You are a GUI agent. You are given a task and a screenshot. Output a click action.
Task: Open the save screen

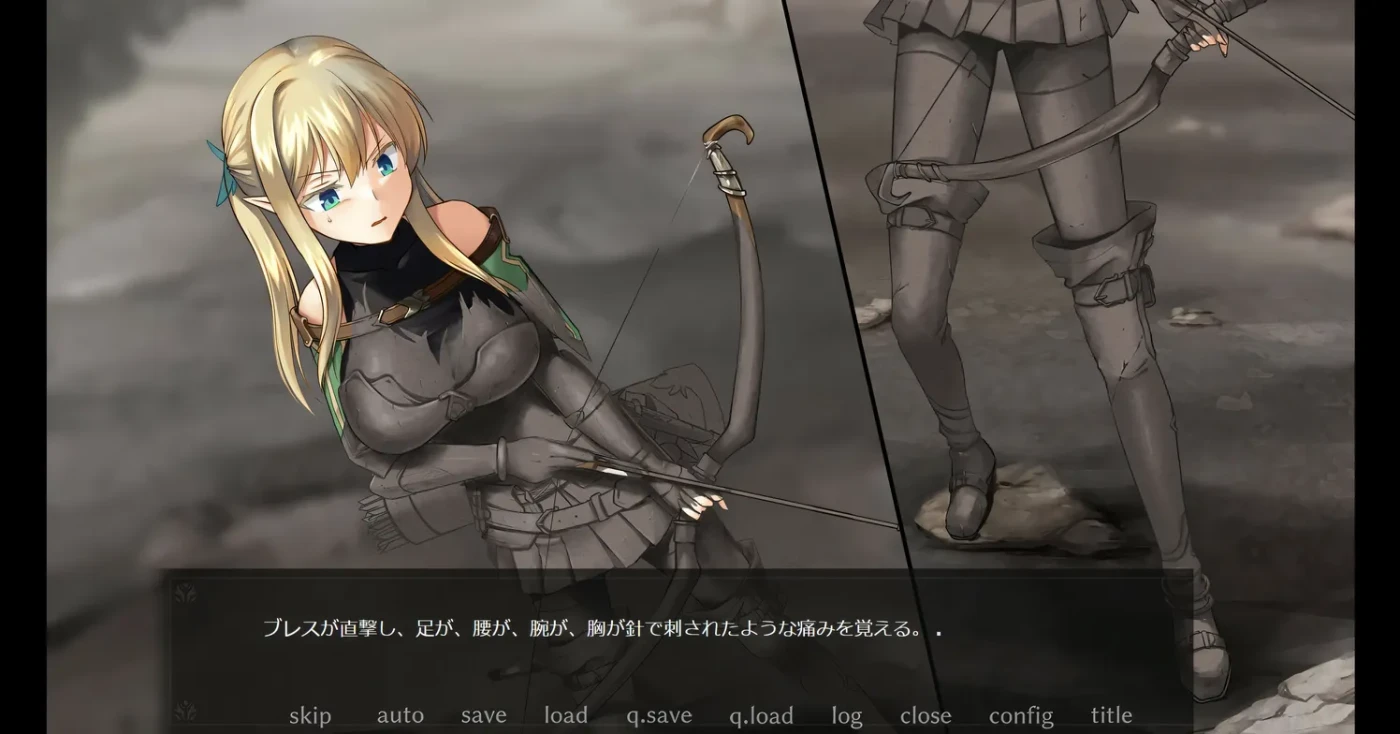[x=483, y=716]
